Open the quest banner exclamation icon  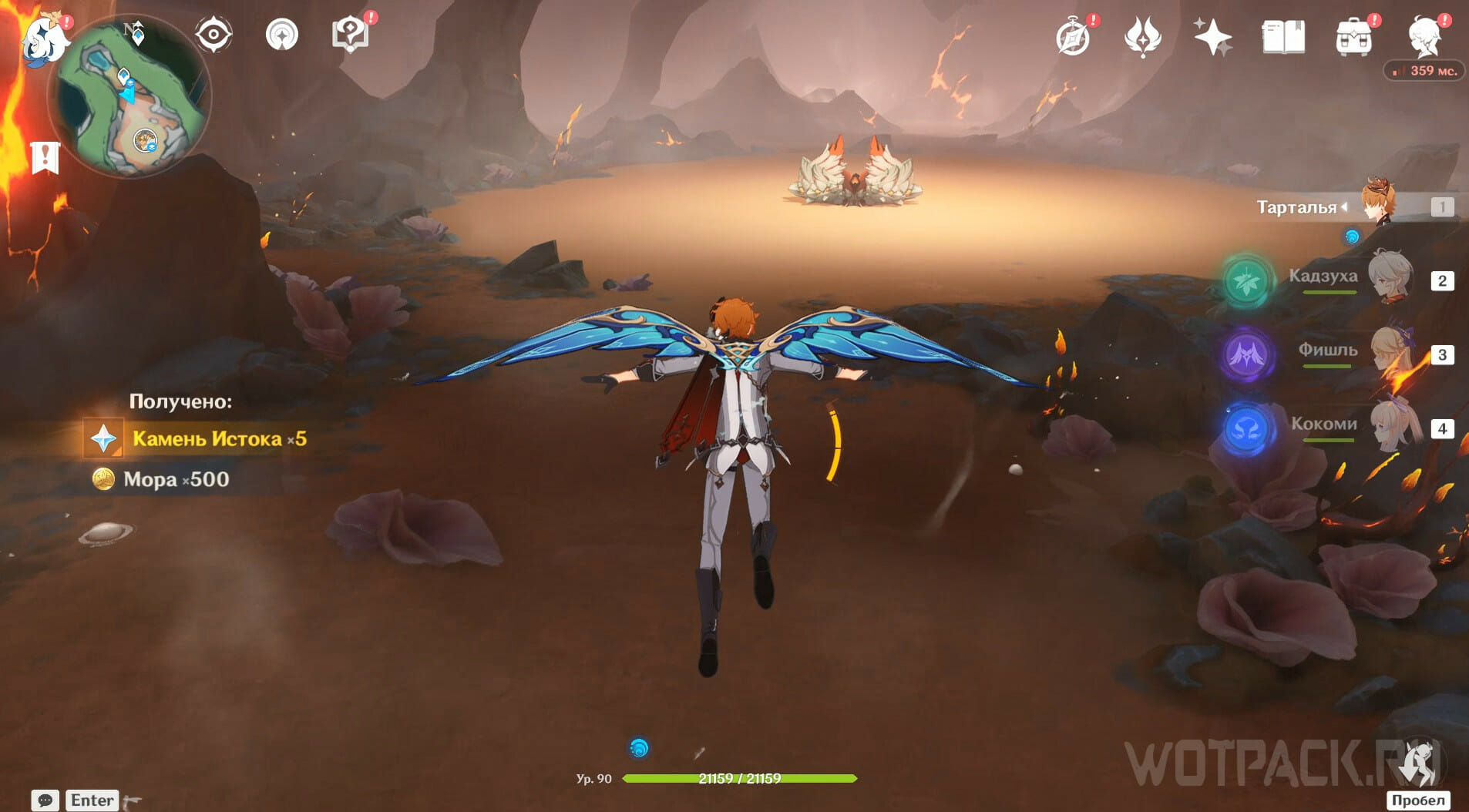point(45,158)
